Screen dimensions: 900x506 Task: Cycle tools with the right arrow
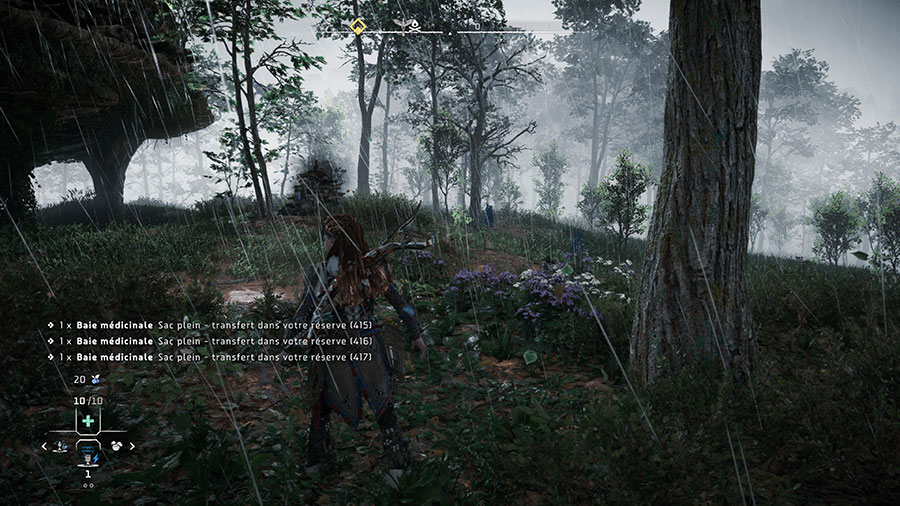click(131, 446)
